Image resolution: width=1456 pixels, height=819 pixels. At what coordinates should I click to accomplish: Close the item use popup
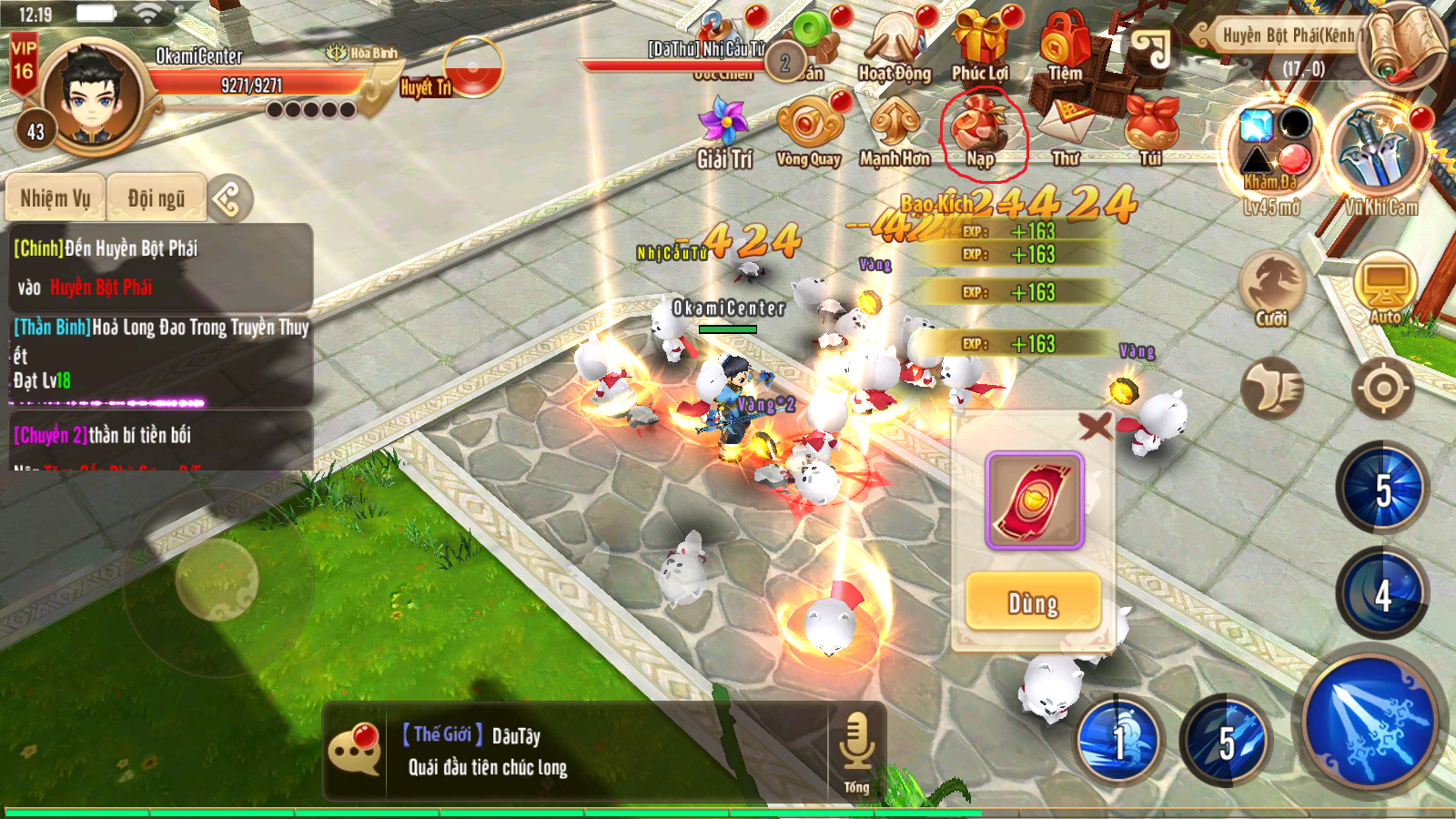click(1095, 425)
